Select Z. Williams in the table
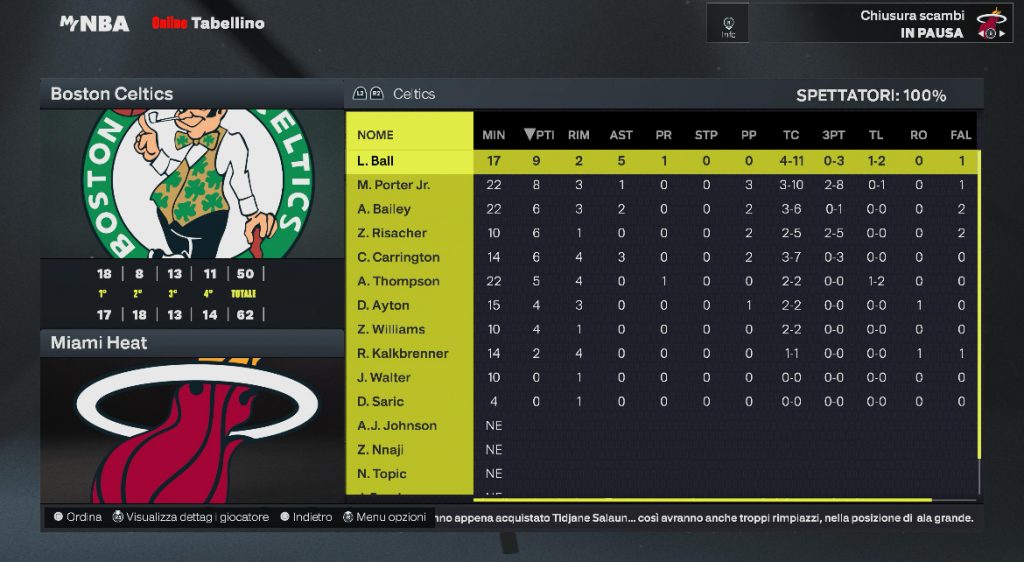Screen dimensions: 1024x562 tap(391, 329)
